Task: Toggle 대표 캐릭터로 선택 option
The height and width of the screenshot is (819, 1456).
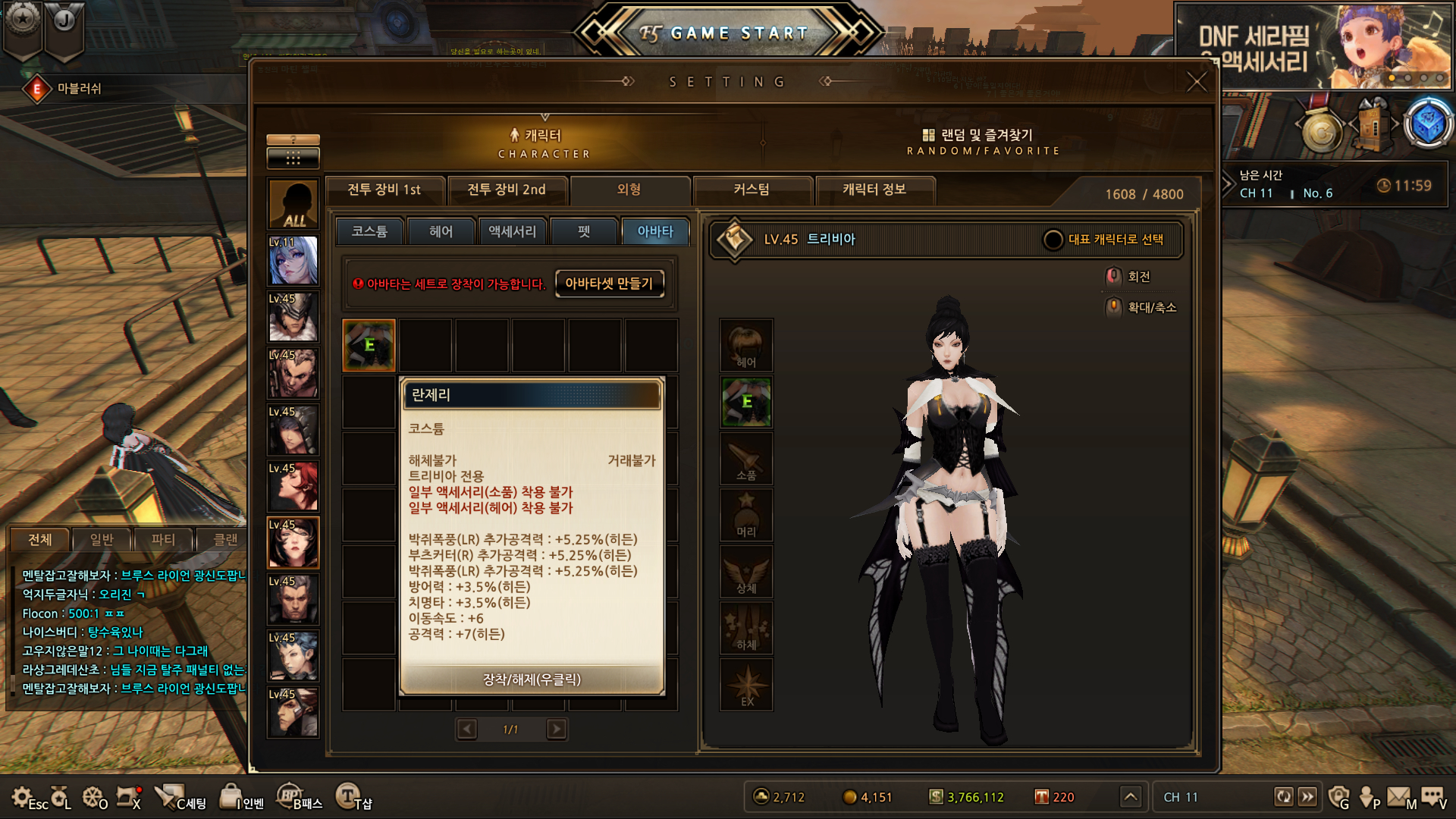Action: (x=1053, y=240)
